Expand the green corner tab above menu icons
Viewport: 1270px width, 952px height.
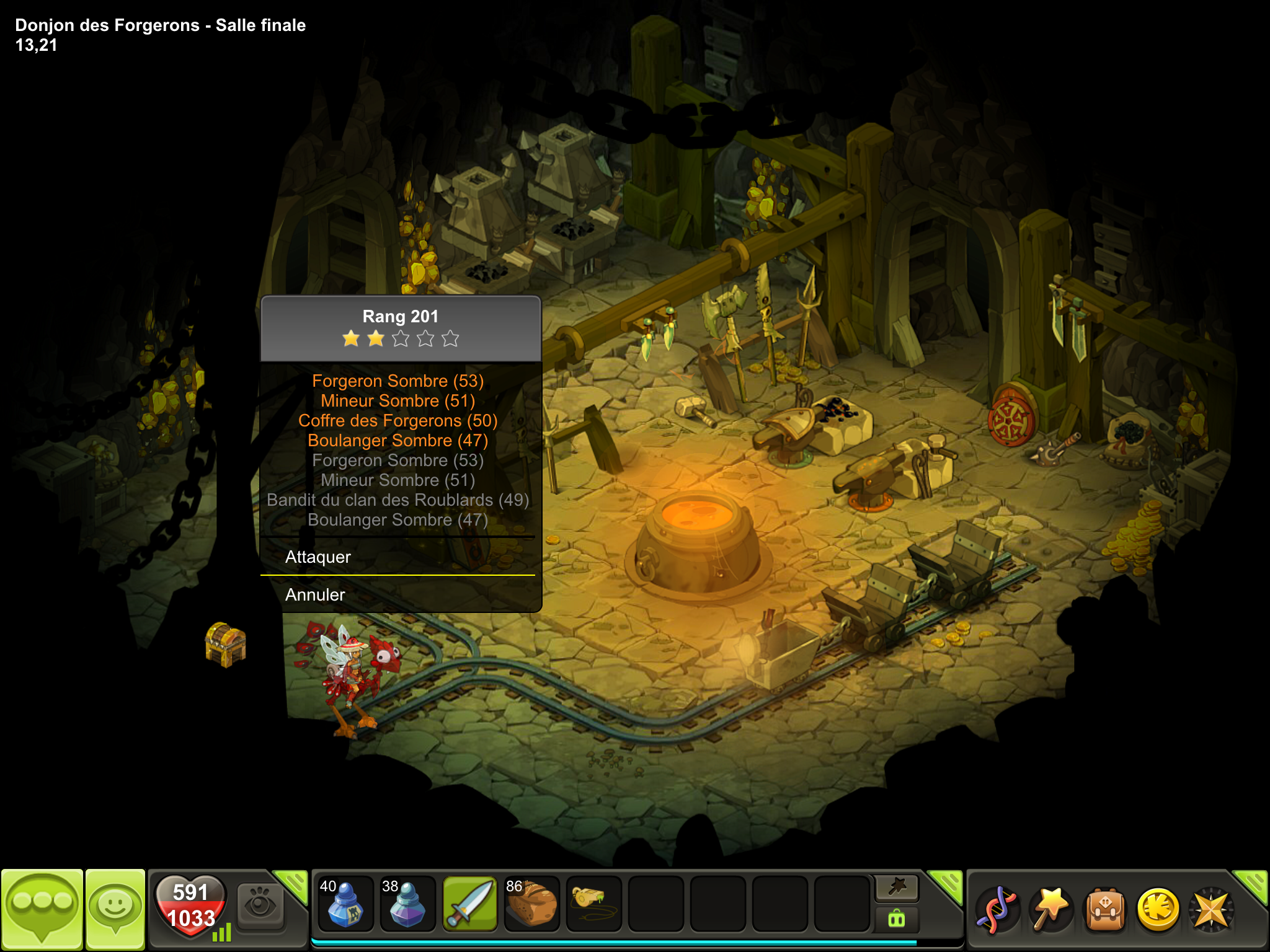1253,884
